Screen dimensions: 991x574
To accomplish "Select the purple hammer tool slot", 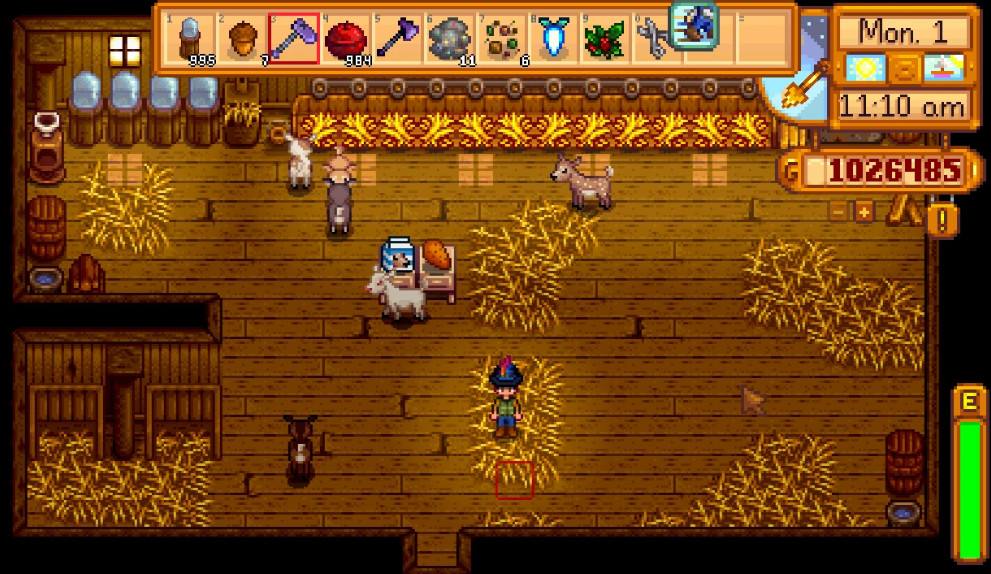I will 294,38.
